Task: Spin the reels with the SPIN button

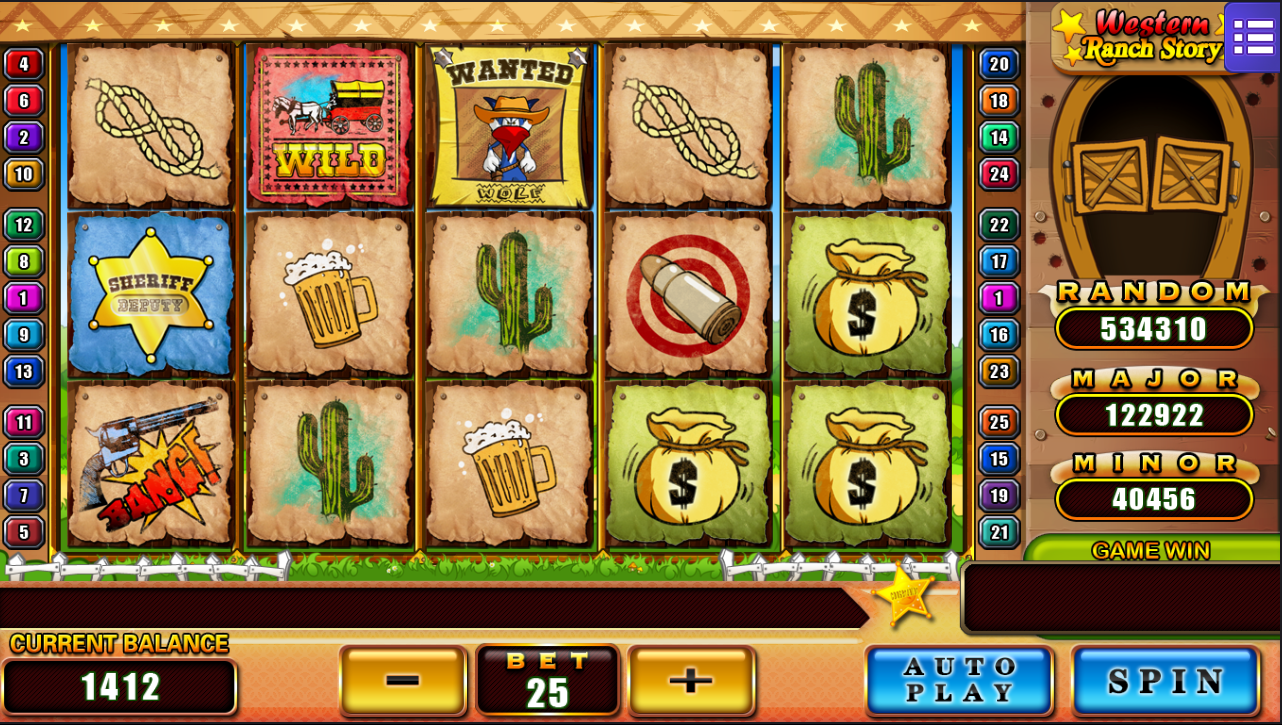Action: click(x=1166, y=681)
